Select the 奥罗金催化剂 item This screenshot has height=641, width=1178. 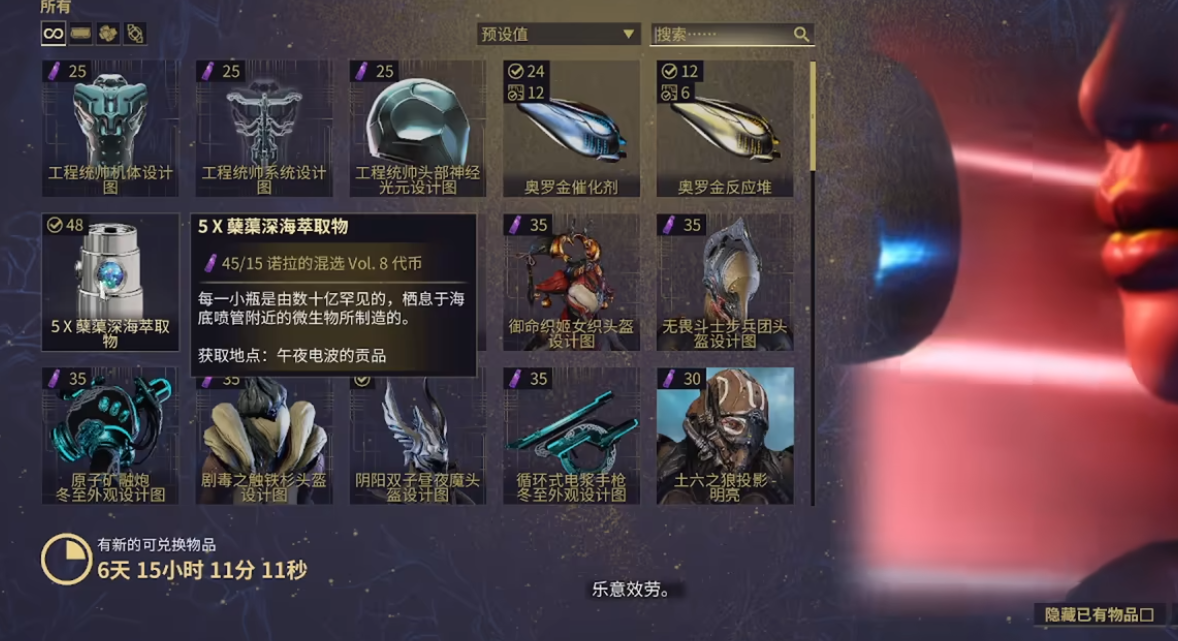click(571, 128)
